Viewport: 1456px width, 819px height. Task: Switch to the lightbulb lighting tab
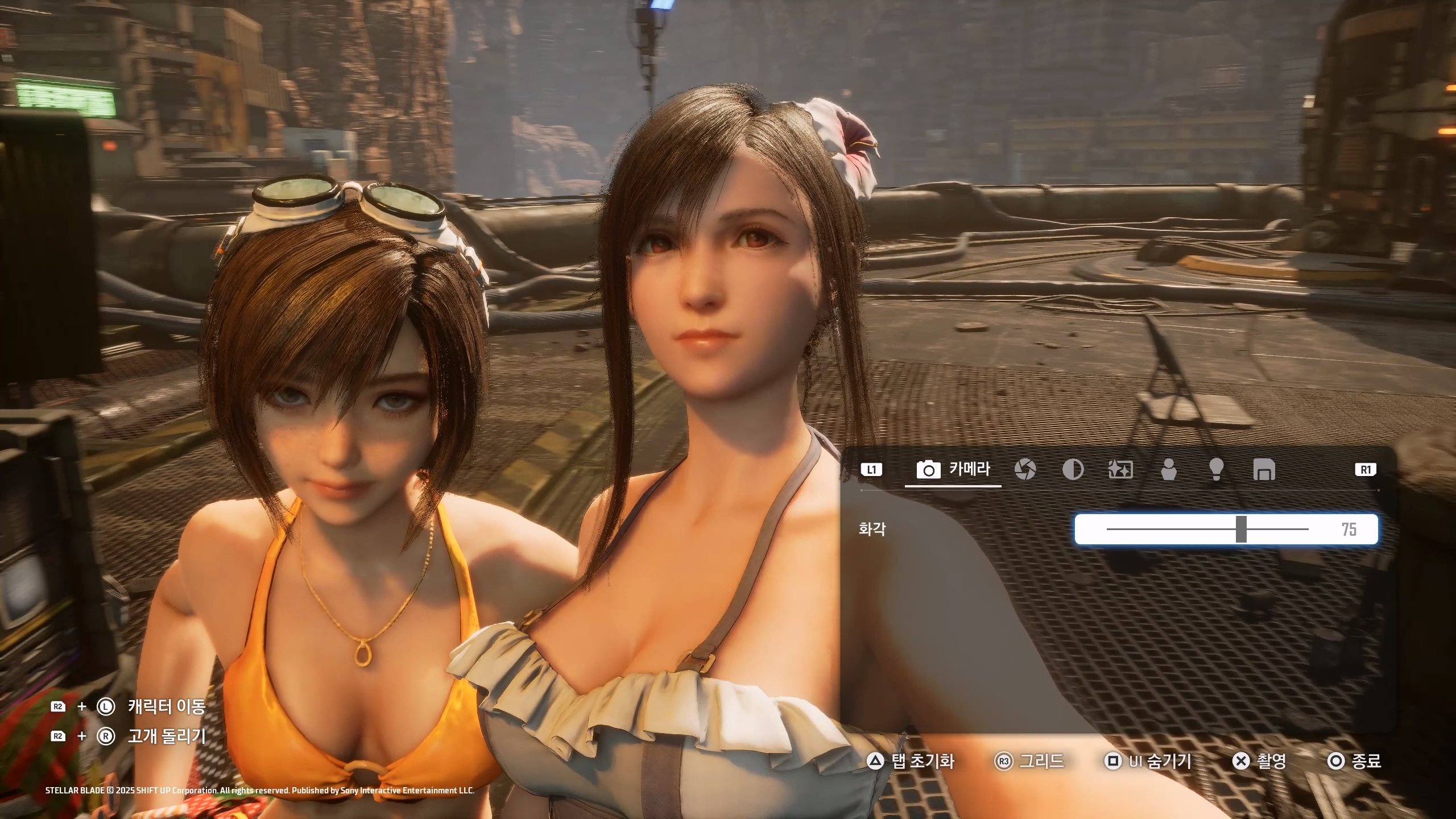tap(1216, 470)
